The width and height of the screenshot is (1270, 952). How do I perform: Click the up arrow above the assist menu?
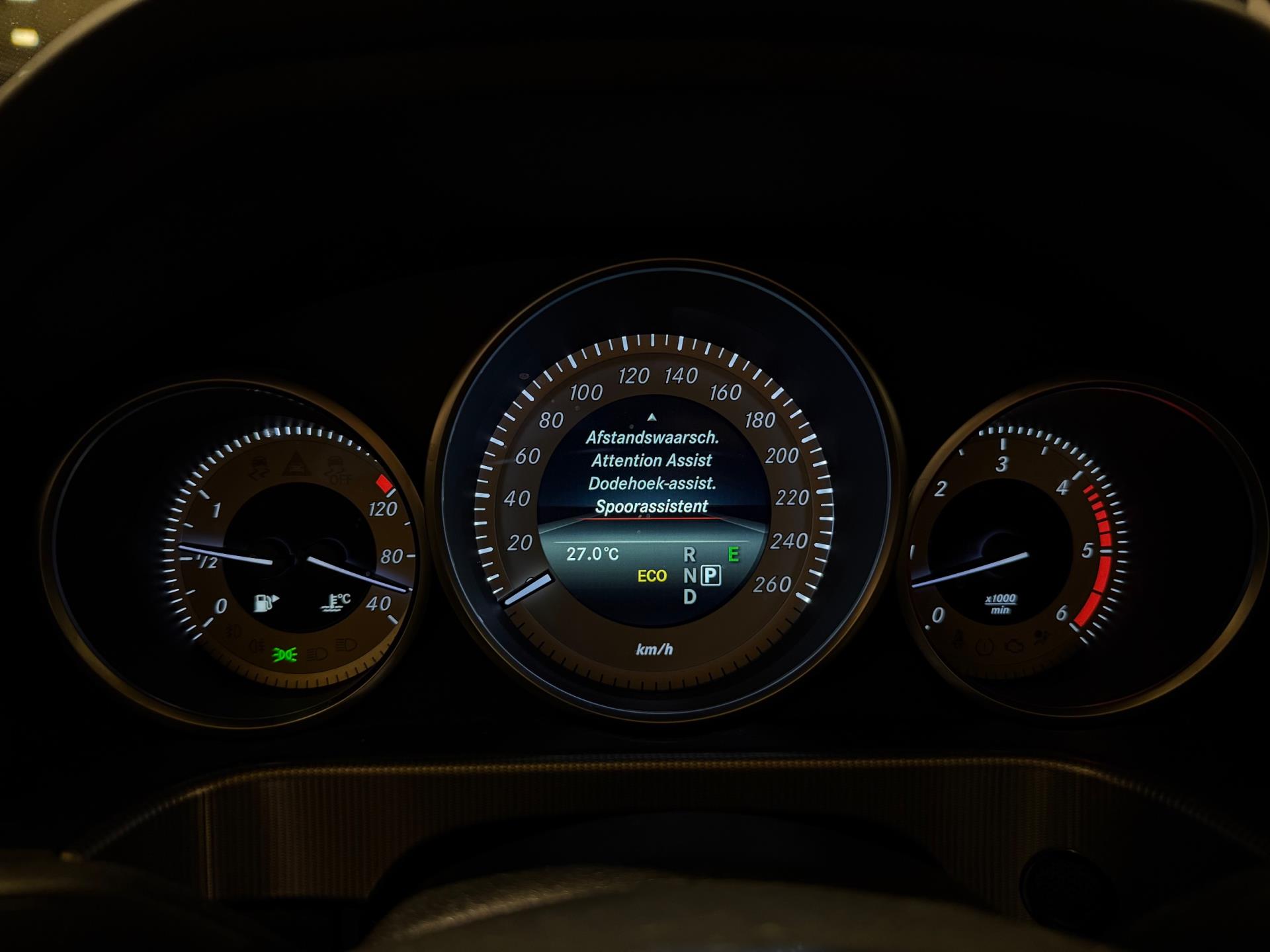point(652,417)
